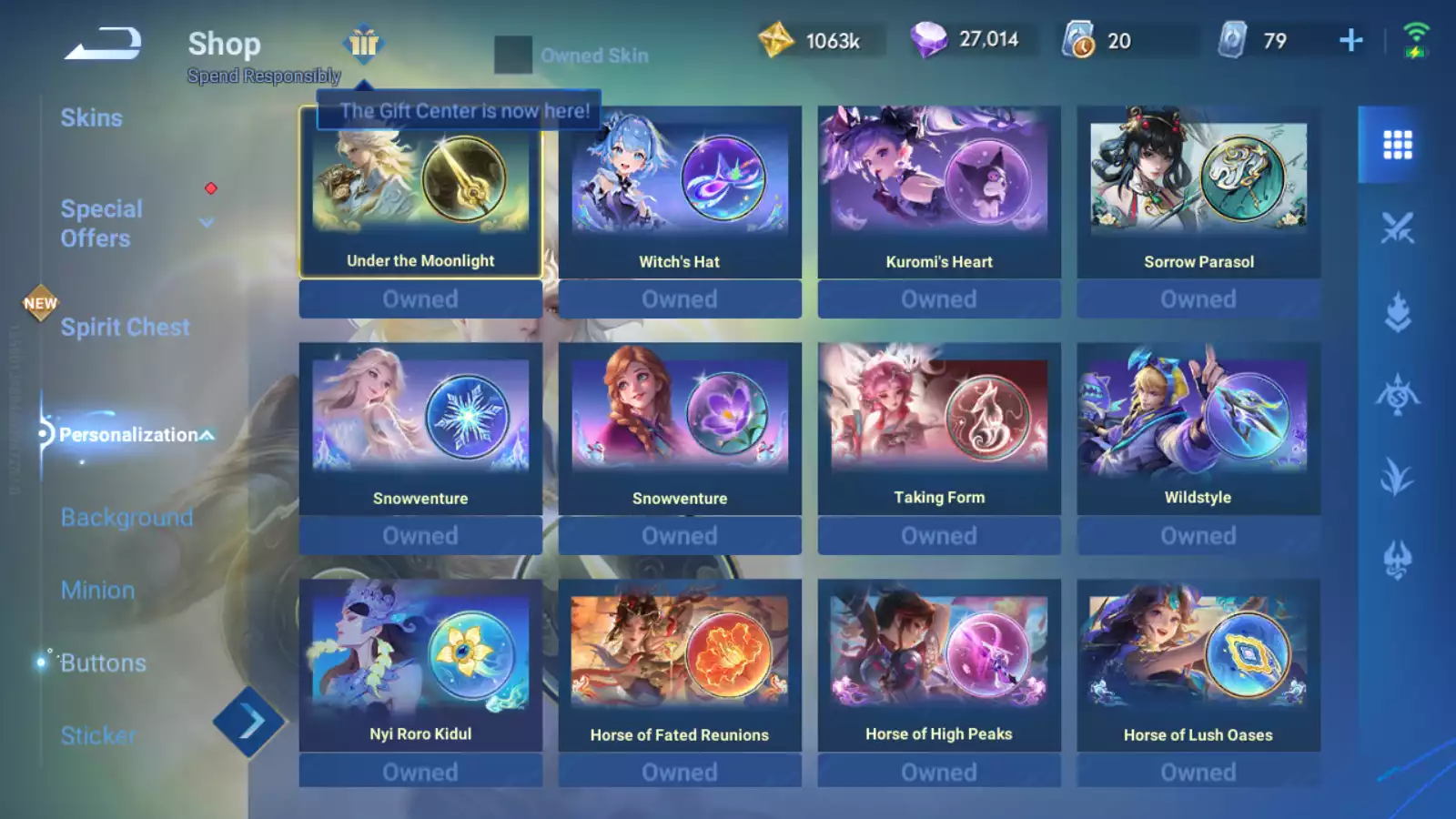Viewport: 1456px width, 819px height.
Task: Show all items with grid filter icon
Action: [1397, 145]
